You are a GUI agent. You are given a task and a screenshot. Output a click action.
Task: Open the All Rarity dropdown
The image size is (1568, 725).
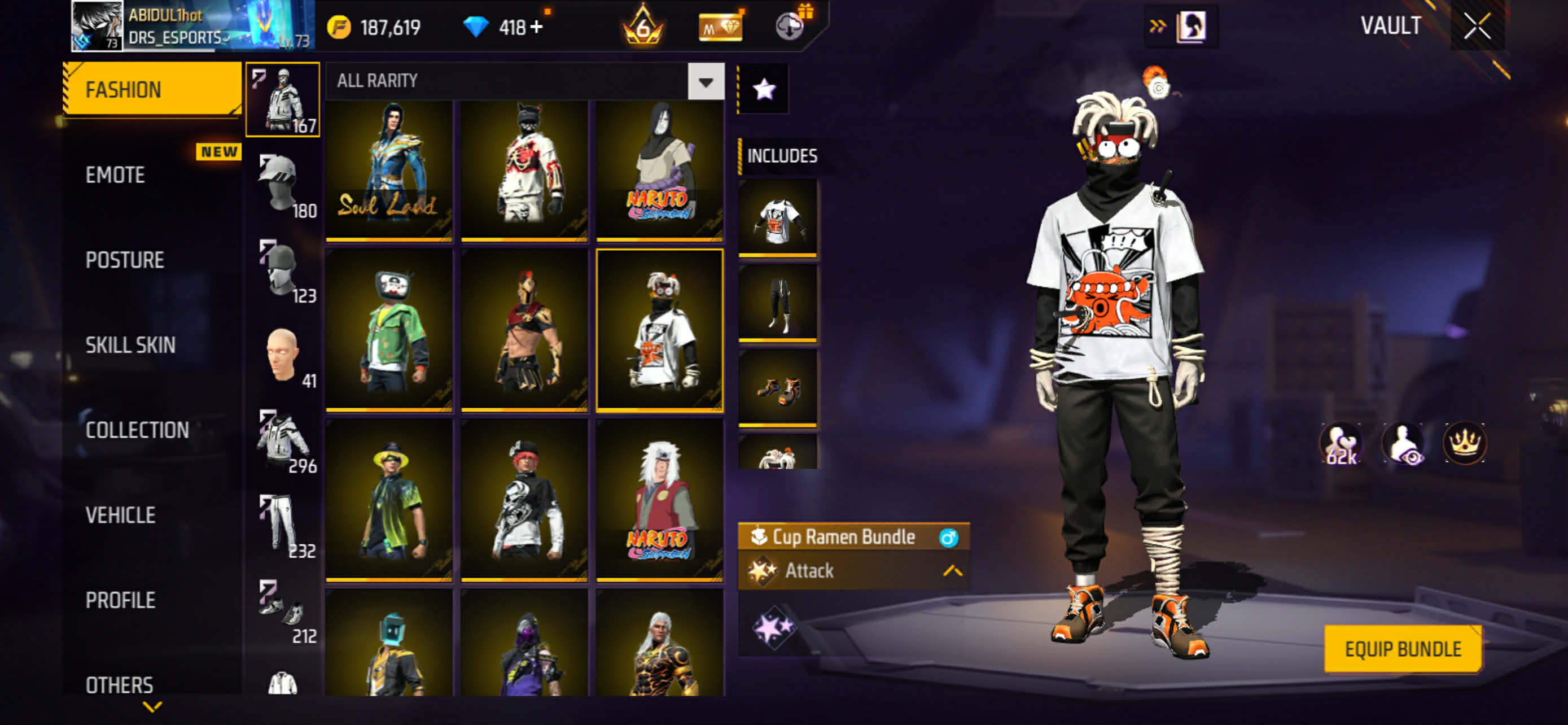coord(706,81)
